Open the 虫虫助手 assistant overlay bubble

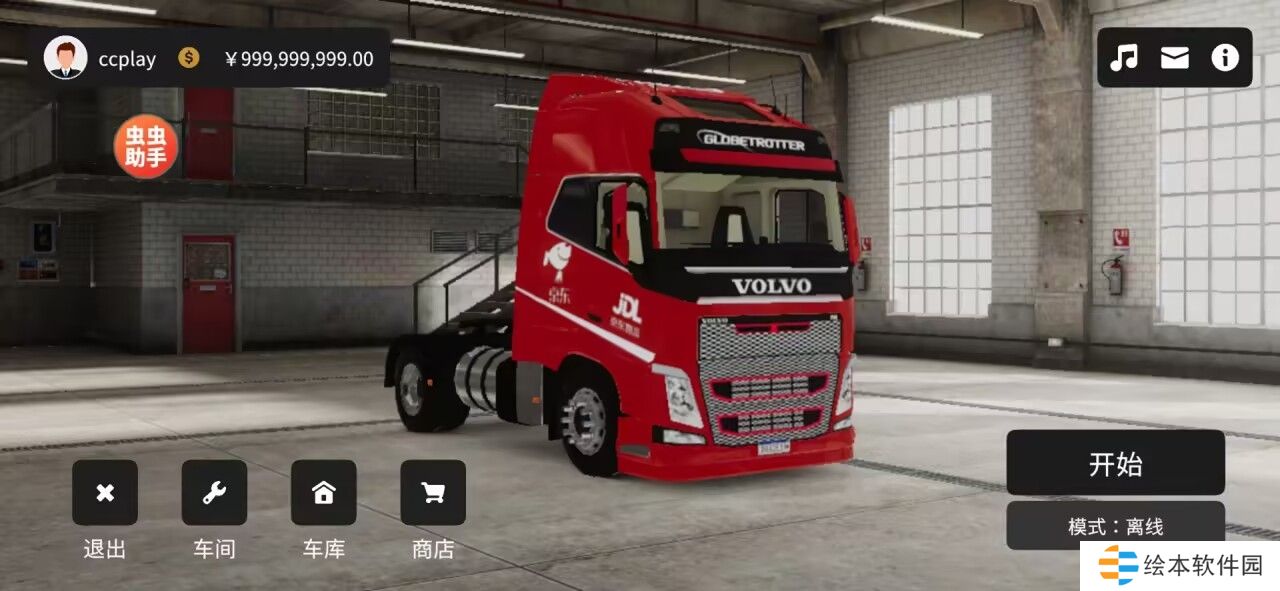(146, 147)
